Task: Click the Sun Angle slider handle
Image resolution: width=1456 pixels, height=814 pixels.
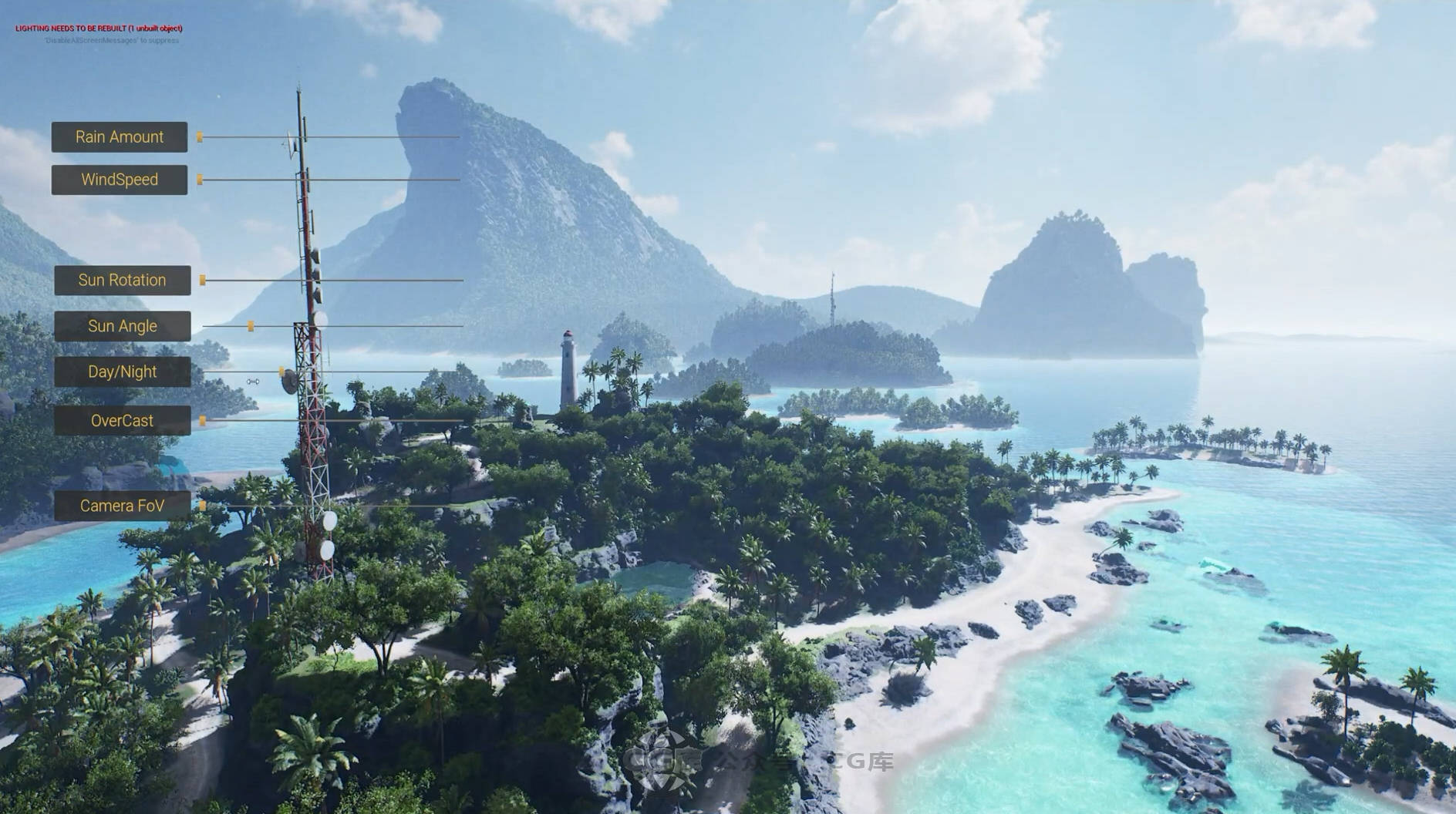Action: click(251, 327)
